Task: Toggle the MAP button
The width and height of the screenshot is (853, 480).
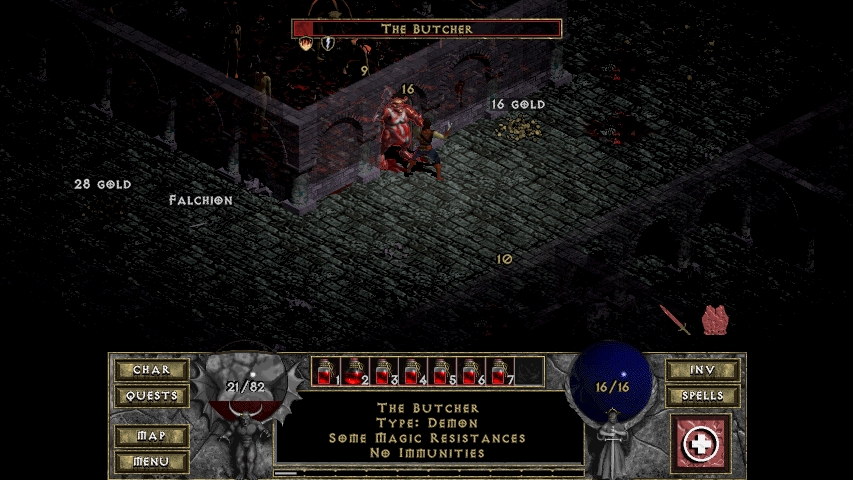Action: (x=152, y=437)
